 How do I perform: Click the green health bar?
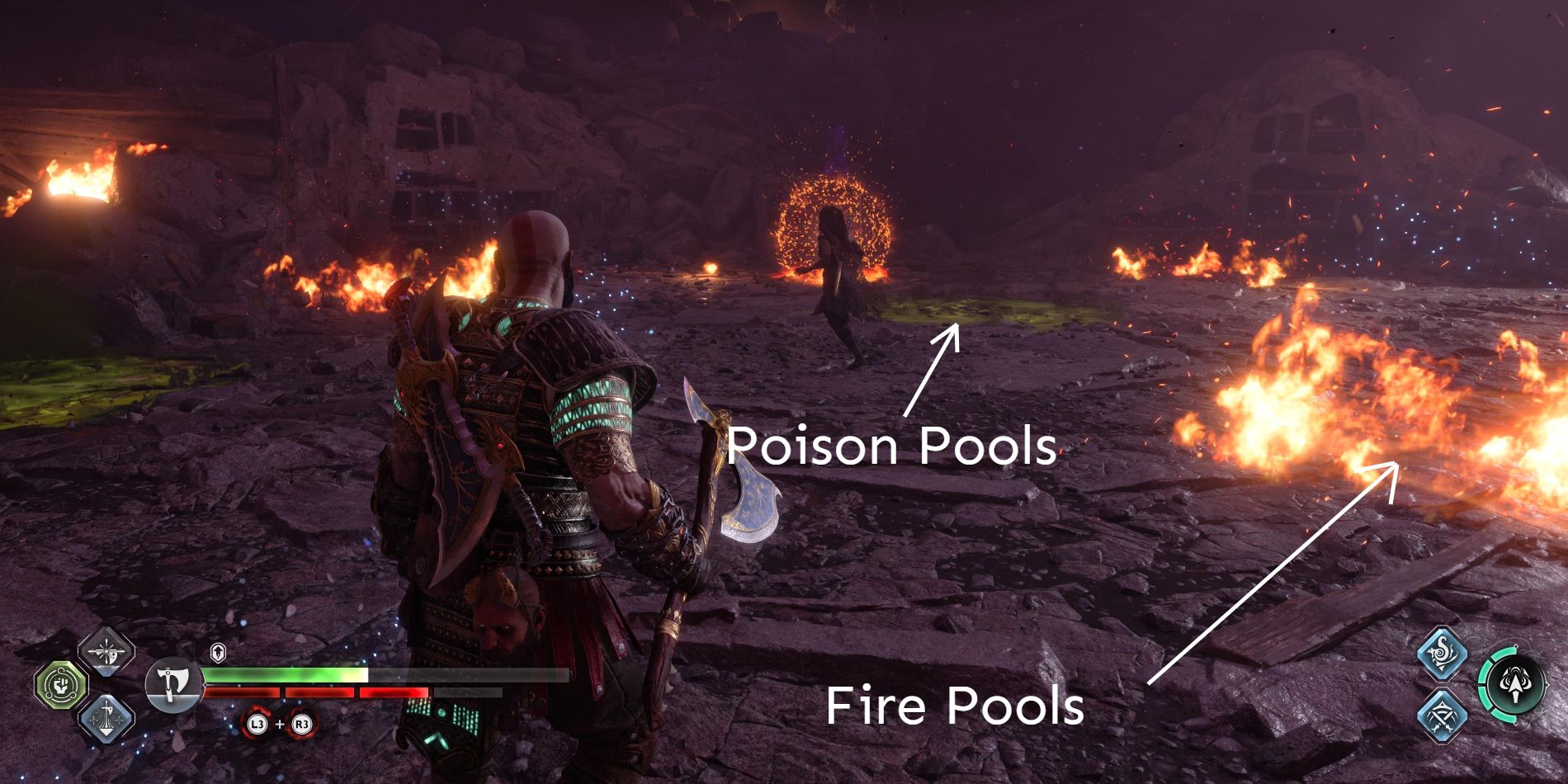281,674
